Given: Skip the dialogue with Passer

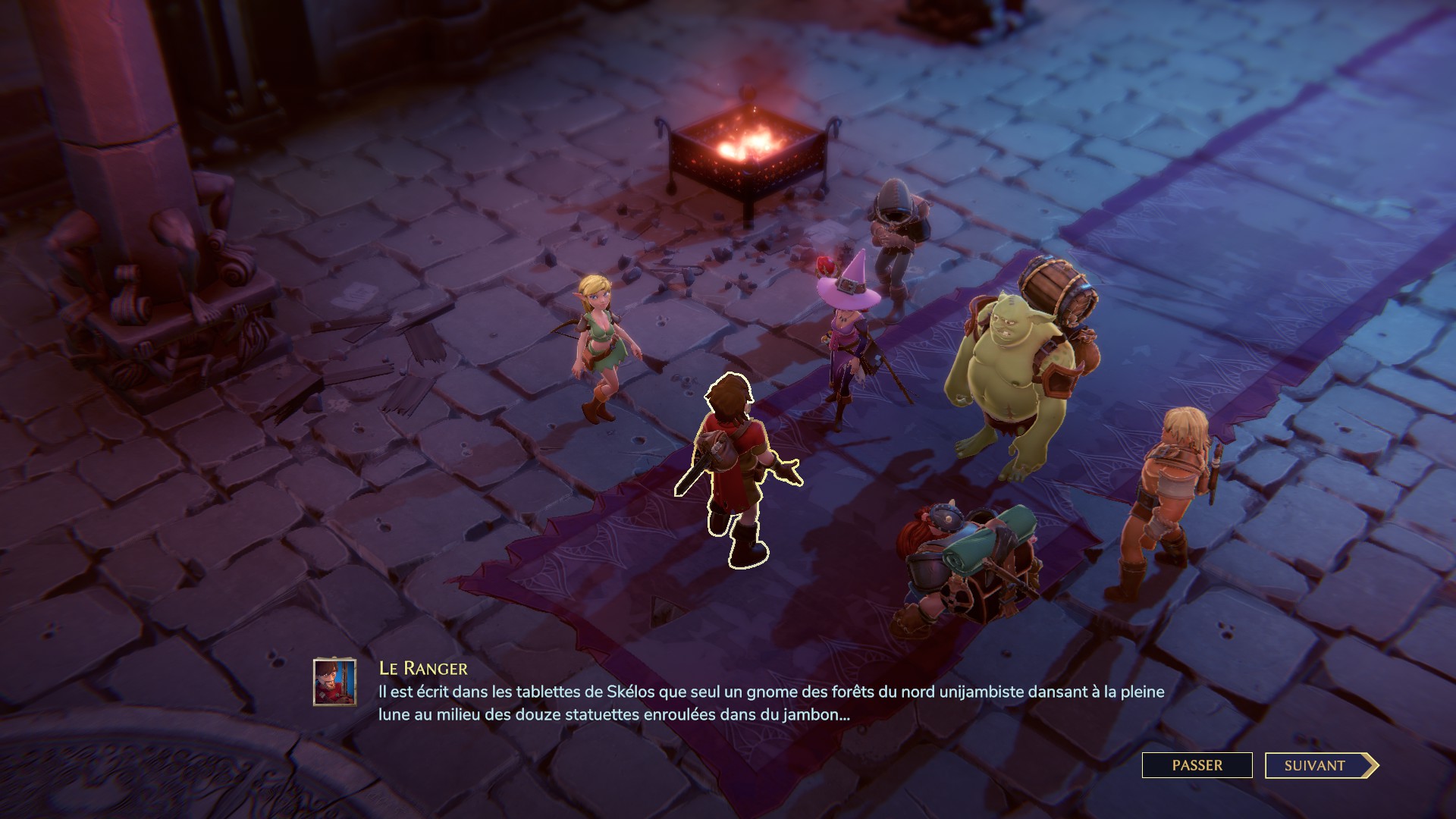Looking at the screenshot, I should [x=1197, y=765].
